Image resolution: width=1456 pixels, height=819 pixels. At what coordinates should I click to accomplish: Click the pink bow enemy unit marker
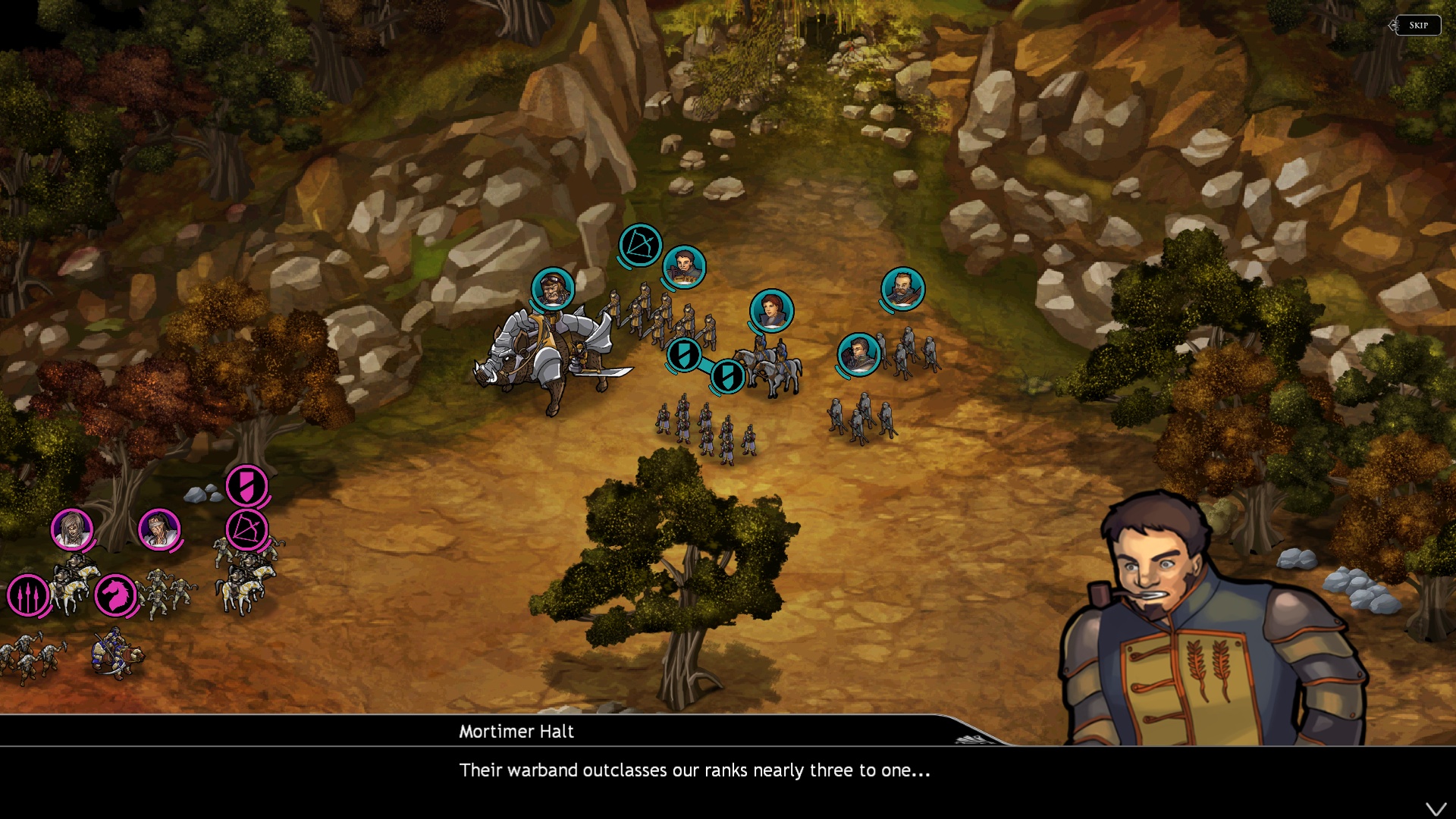[246, 529]
